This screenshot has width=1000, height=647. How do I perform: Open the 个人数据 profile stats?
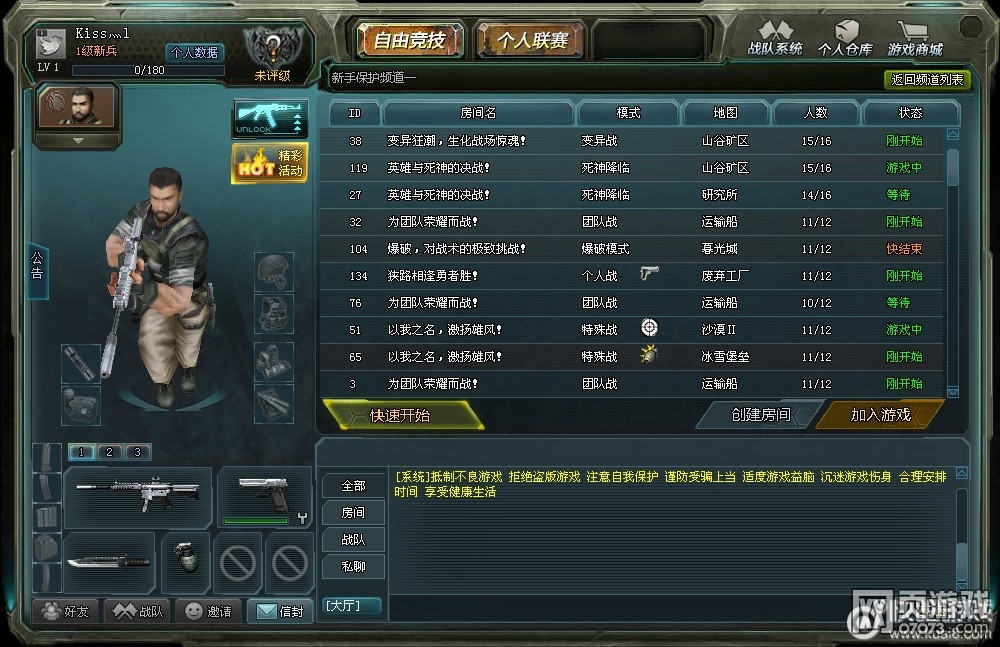point(194,53)
